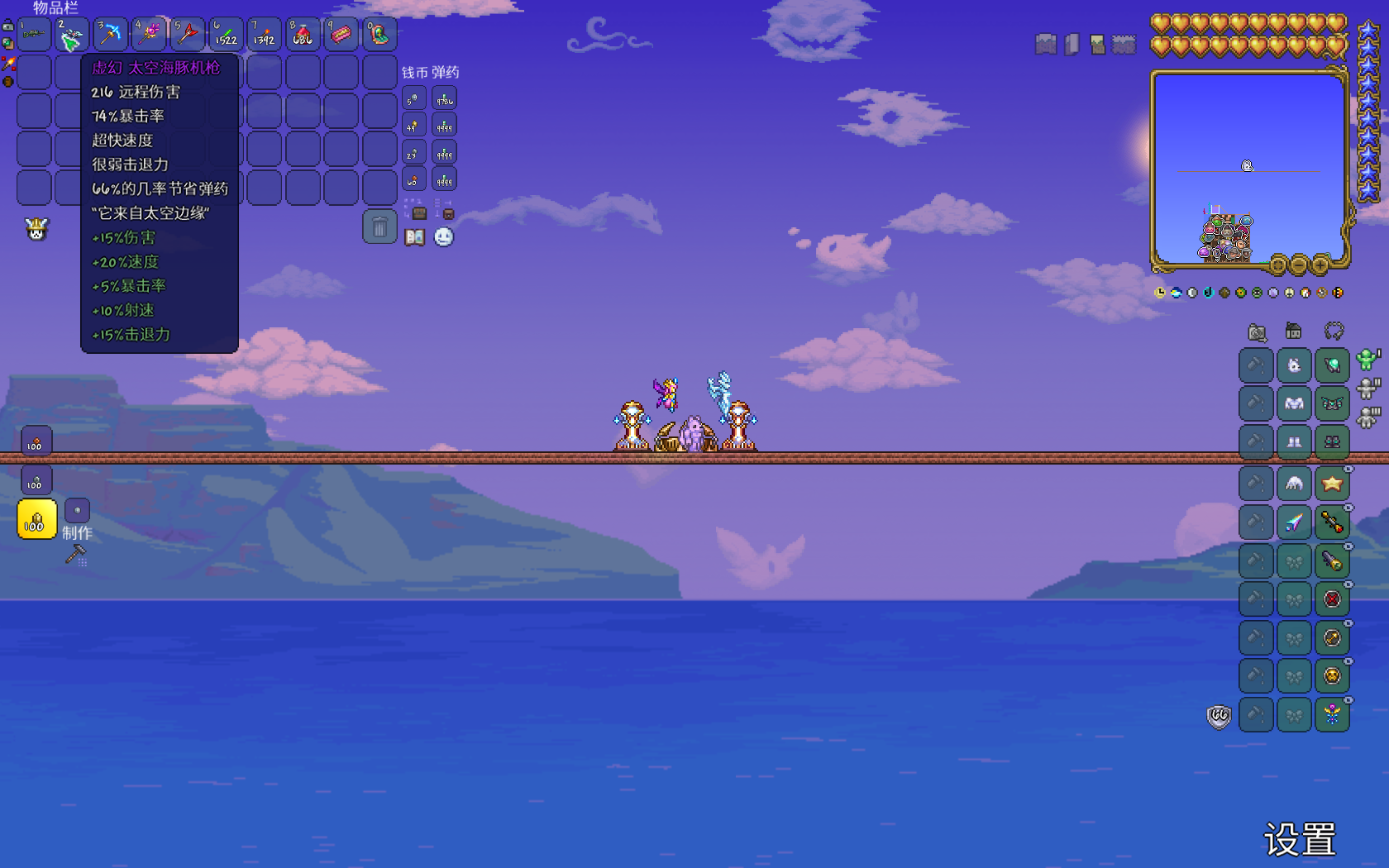Open the 设置 settings menu
The image size is (1389, 868).
tap(1300, 840)
